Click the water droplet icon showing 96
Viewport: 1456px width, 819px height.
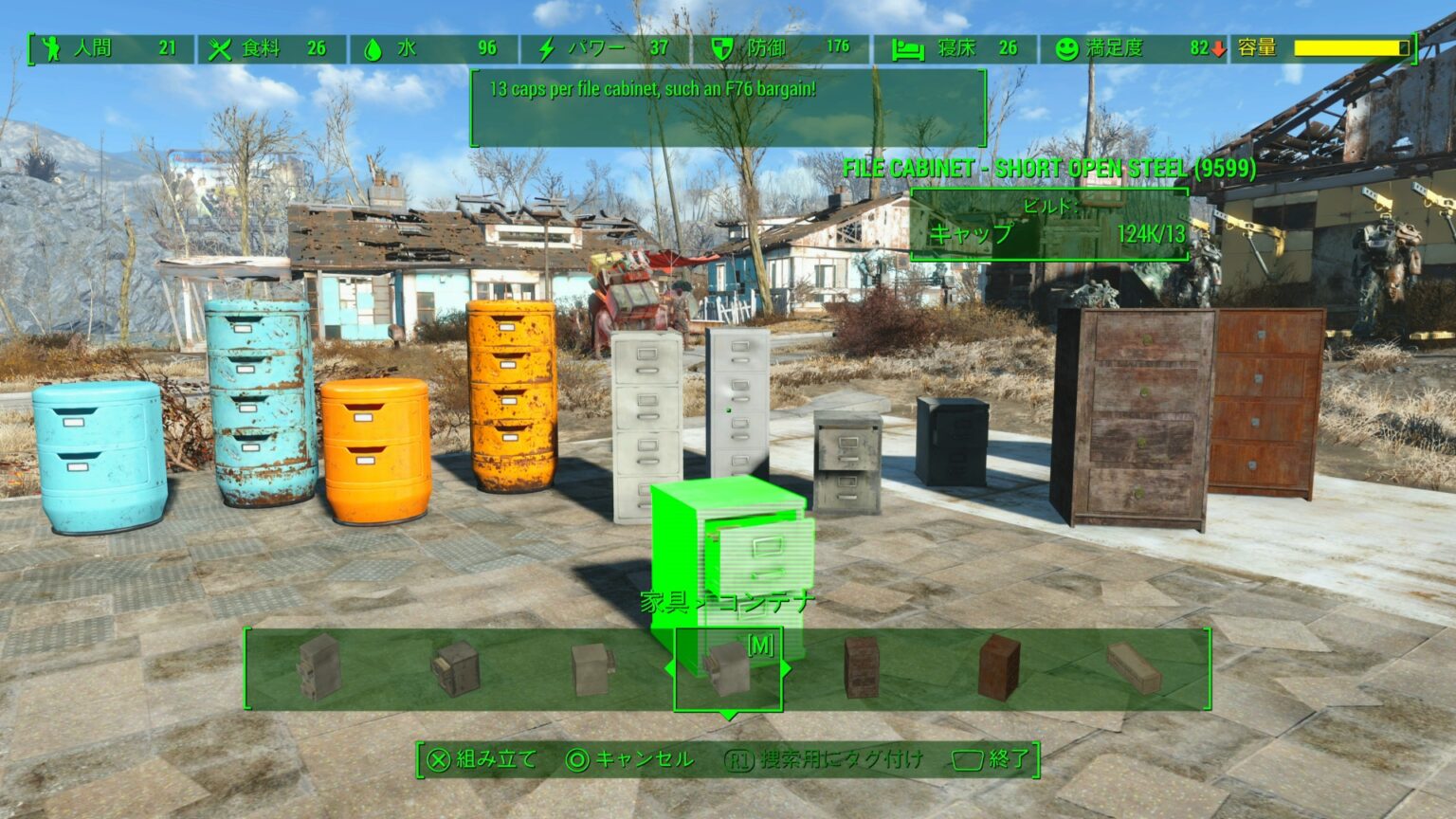371,48
